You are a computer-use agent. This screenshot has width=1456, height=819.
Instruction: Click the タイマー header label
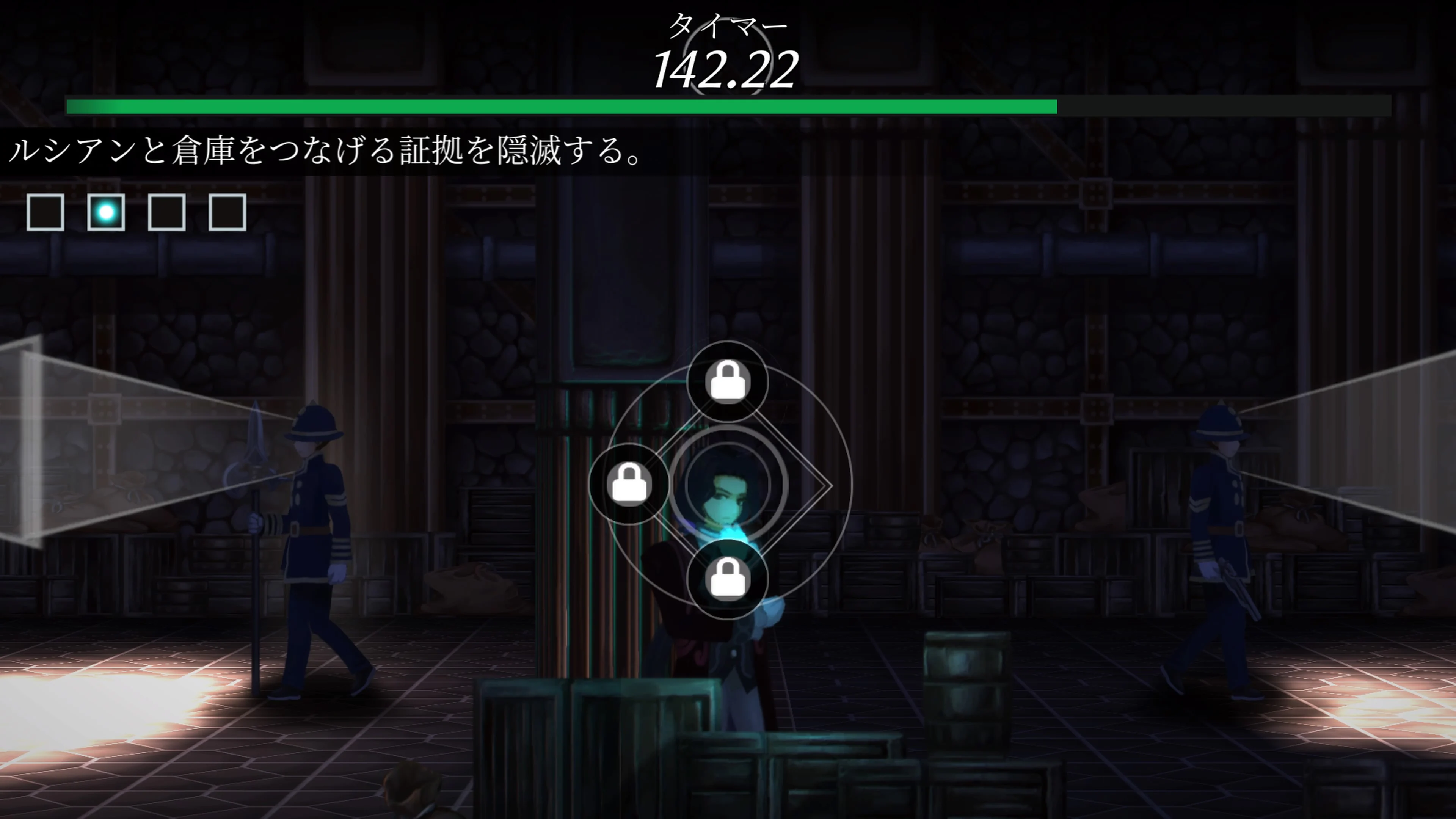point(728,24)
